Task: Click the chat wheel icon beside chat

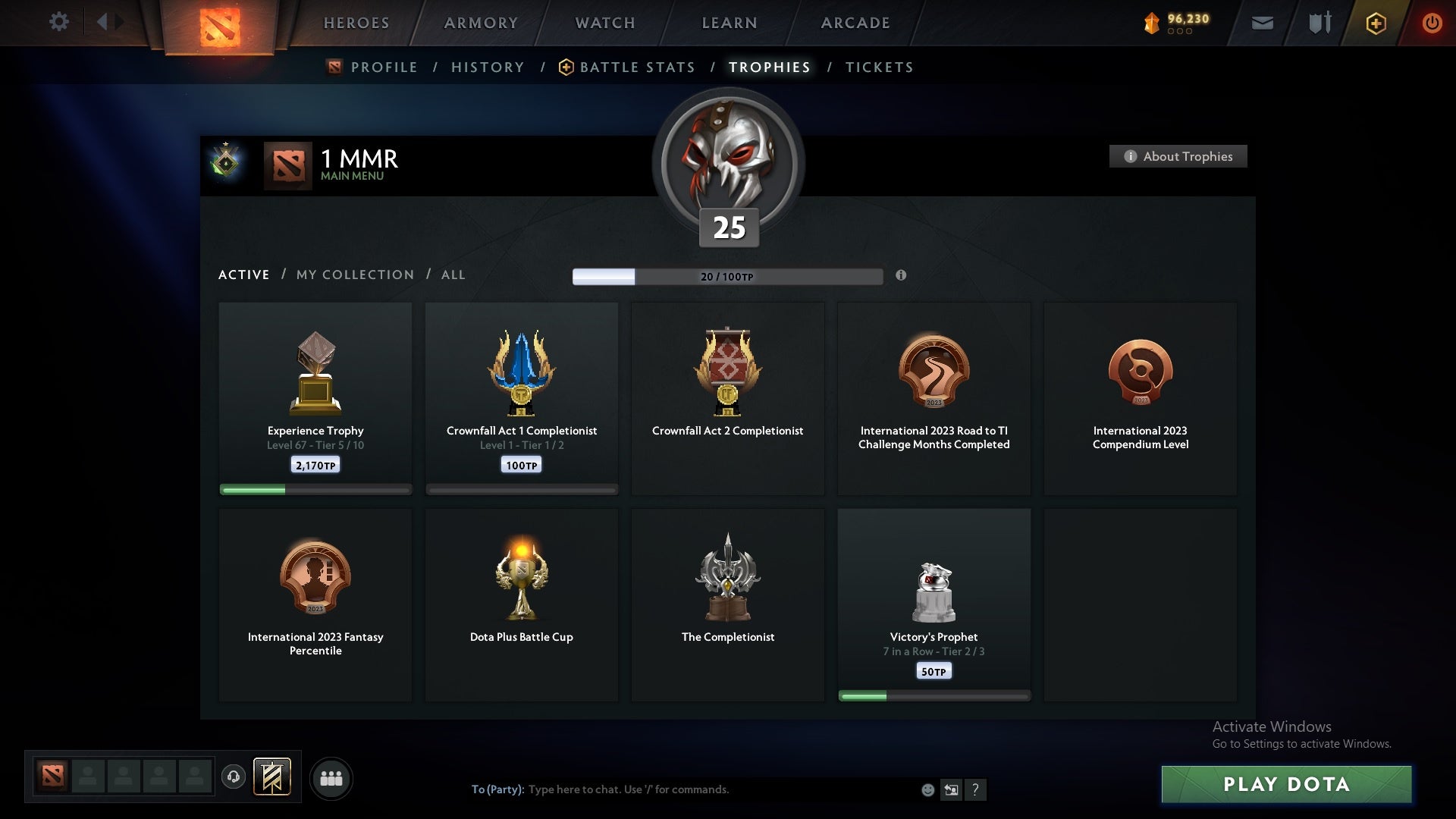Action: [952, 789]
